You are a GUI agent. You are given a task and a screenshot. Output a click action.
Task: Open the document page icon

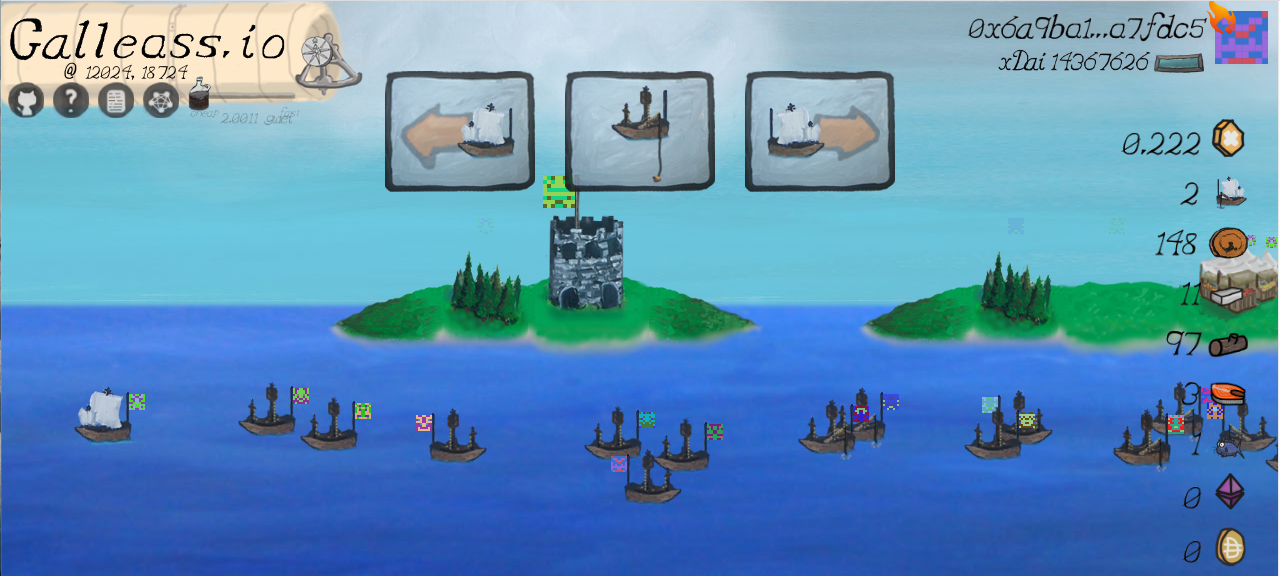coord(116,101)
